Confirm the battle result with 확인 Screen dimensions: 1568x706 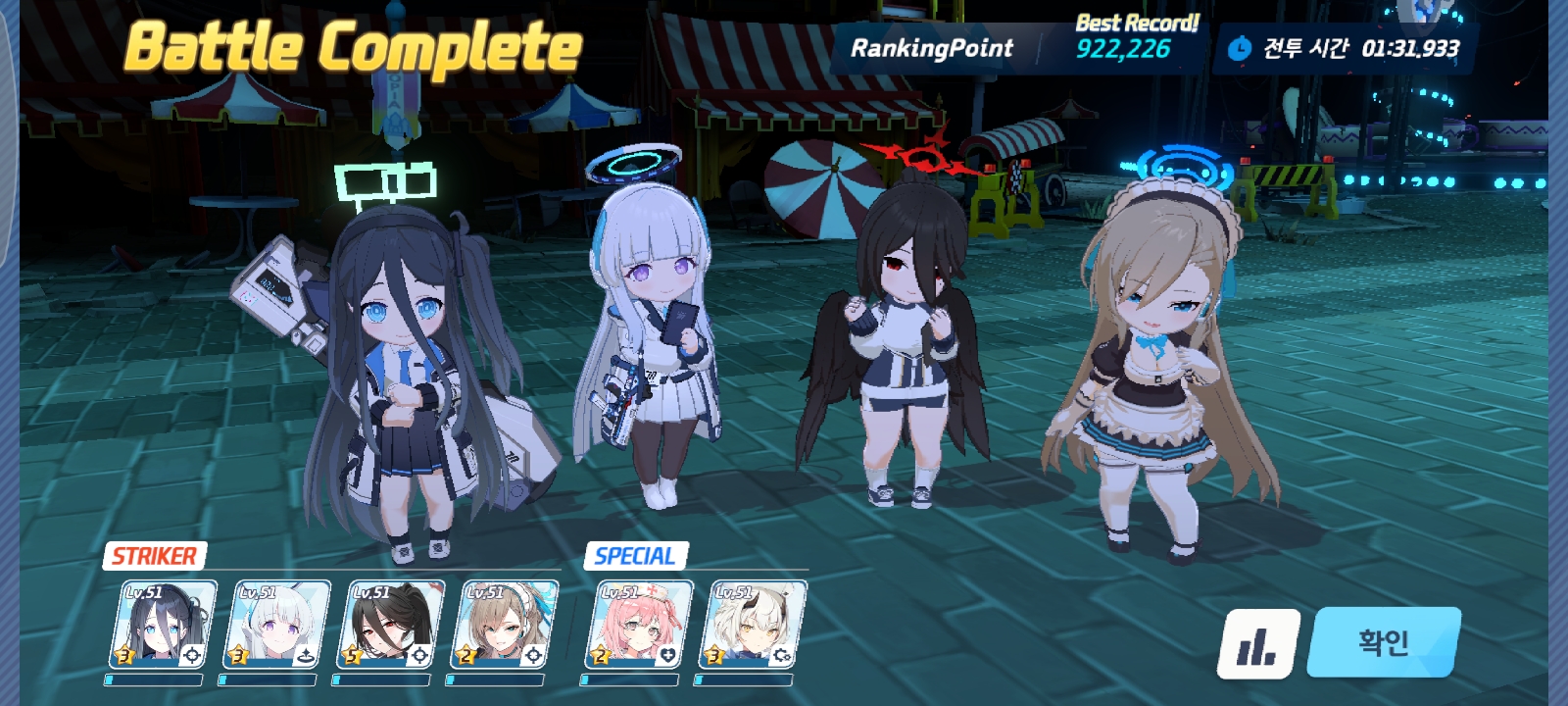(x=1383, y=642)
